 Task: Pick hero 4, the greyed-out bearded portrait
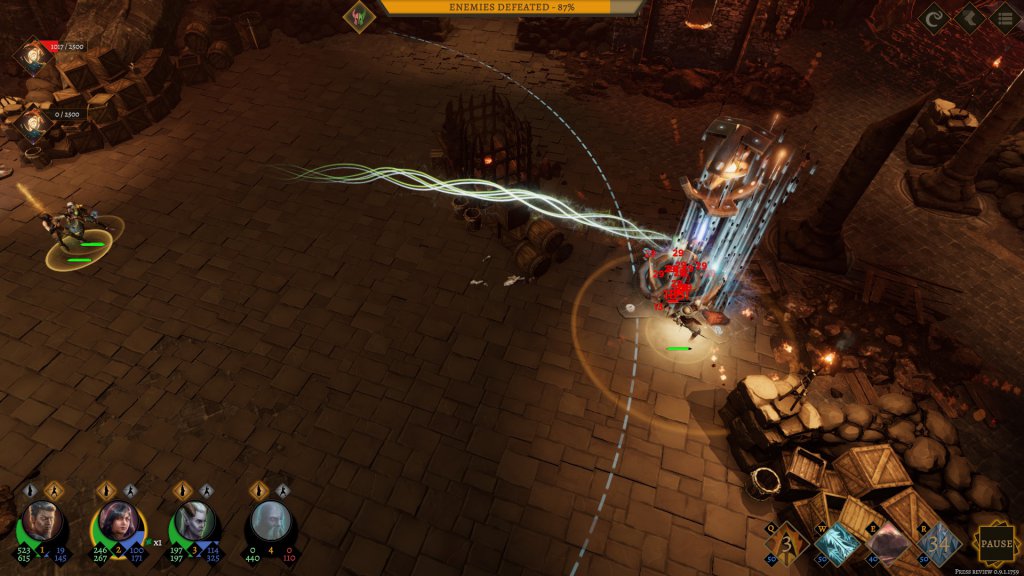tap(270, 521)
